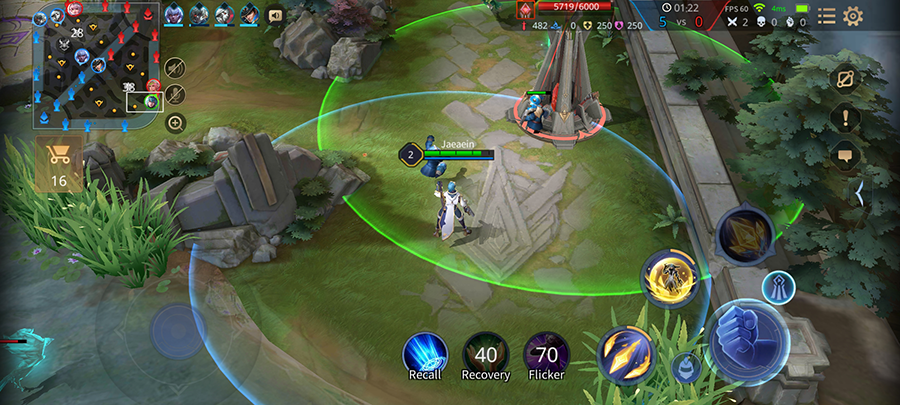The width and height of the screenshot is (900, 405).
Task: Click the magnifier zoom button near minimap
Action: pyautogui.click(x=176, y=123)
